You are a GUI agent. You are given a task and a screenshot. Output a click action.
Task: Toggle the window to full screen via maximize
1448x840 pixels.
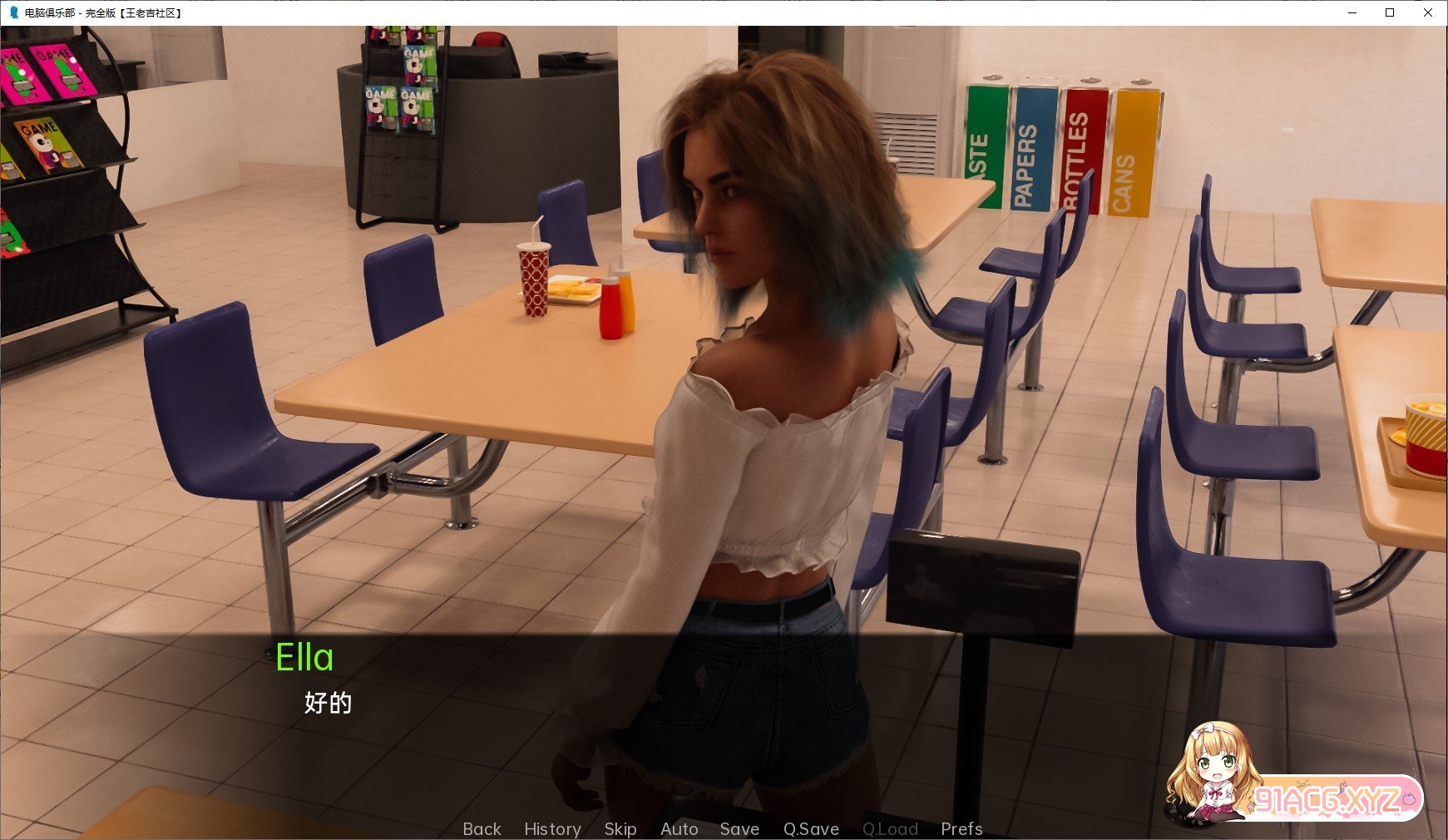(1388, 12)
